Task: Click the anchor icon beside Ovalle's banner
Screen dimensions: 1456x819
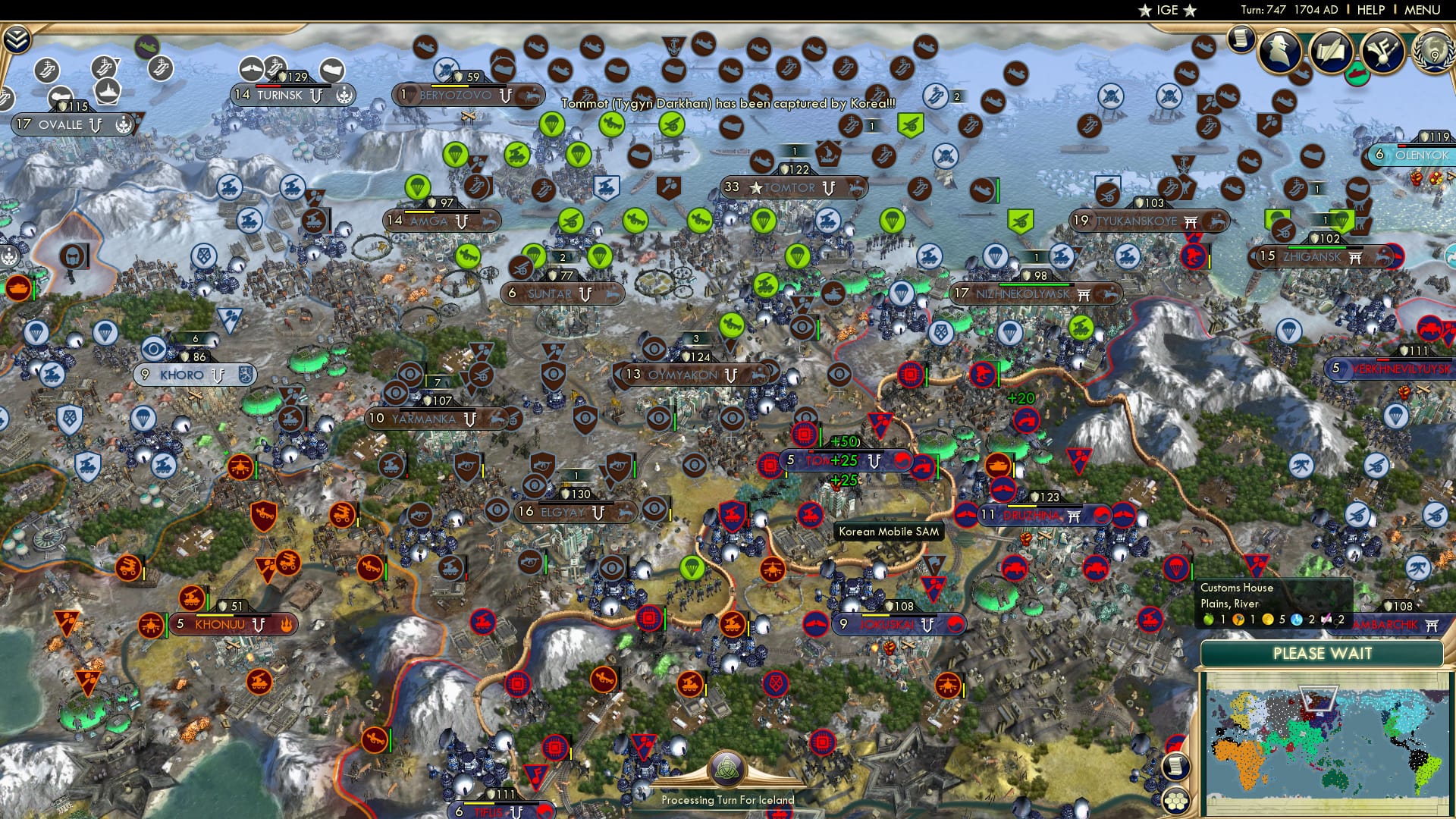Action: [124, 124]
